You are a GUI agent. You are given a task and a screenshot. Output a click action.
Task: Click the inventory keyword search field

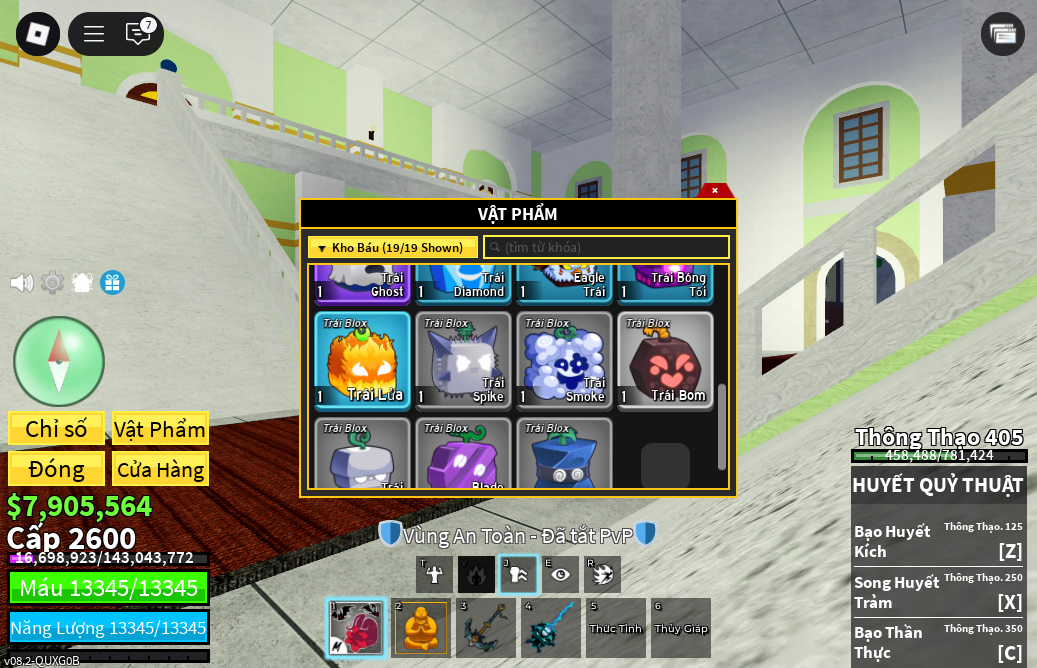click(607, 247)
